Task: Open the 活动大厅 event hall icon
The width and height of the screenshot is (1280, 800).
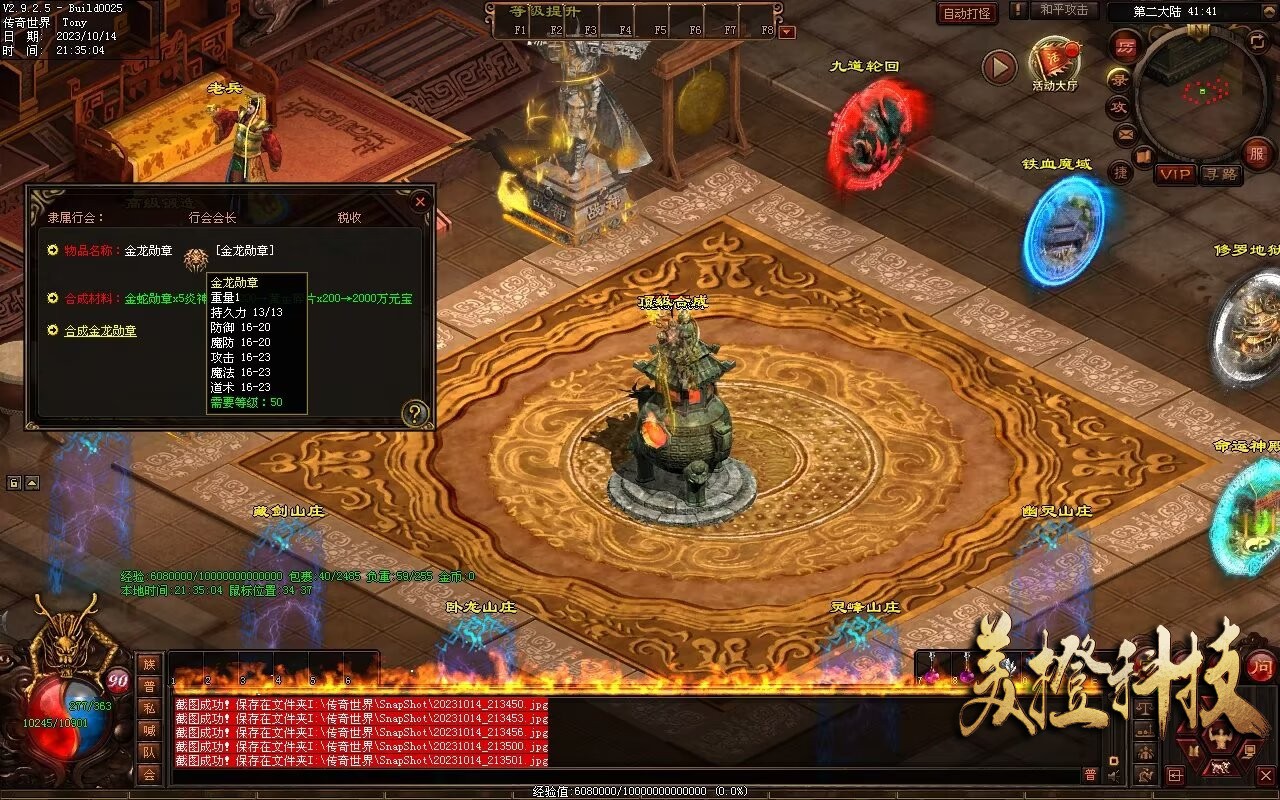Action: pos(1055,64)
